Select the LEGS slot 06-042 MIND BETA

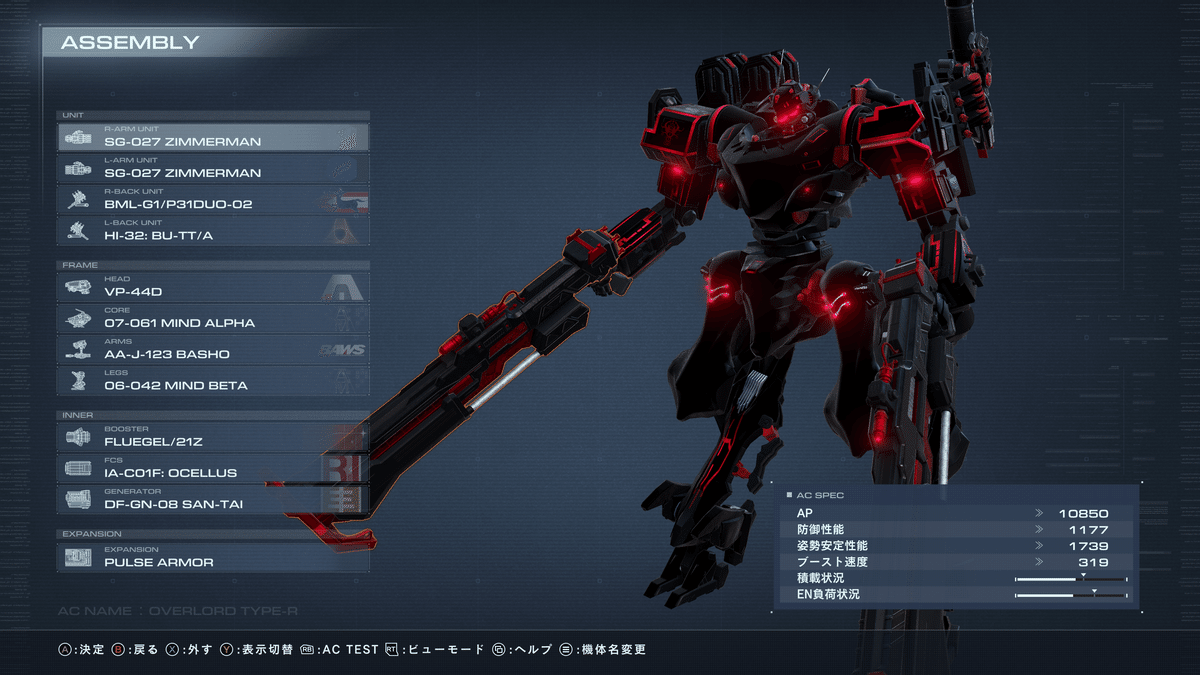pos(213,380)
